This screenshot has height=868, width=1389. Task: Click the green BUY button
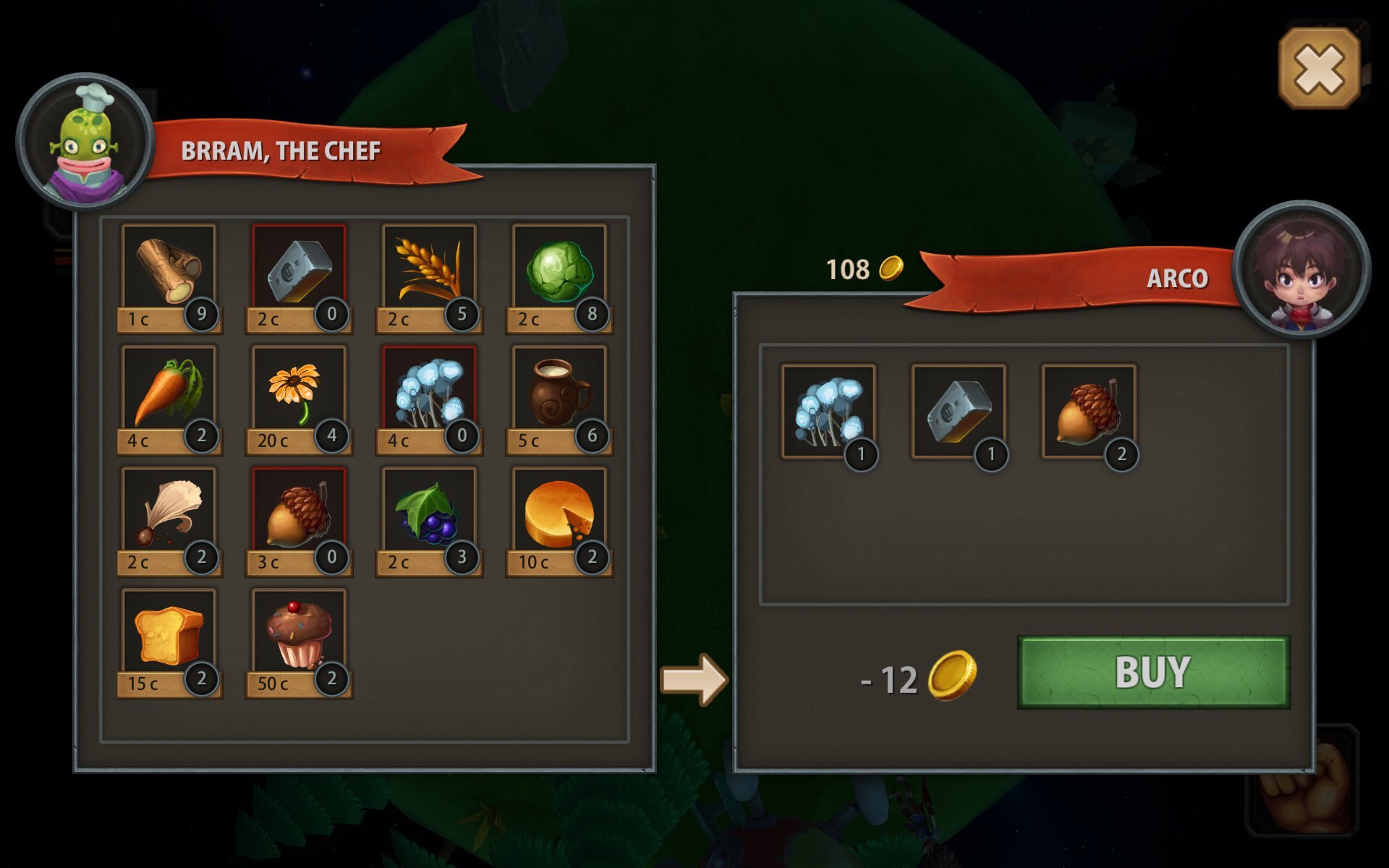point(1153,672)
